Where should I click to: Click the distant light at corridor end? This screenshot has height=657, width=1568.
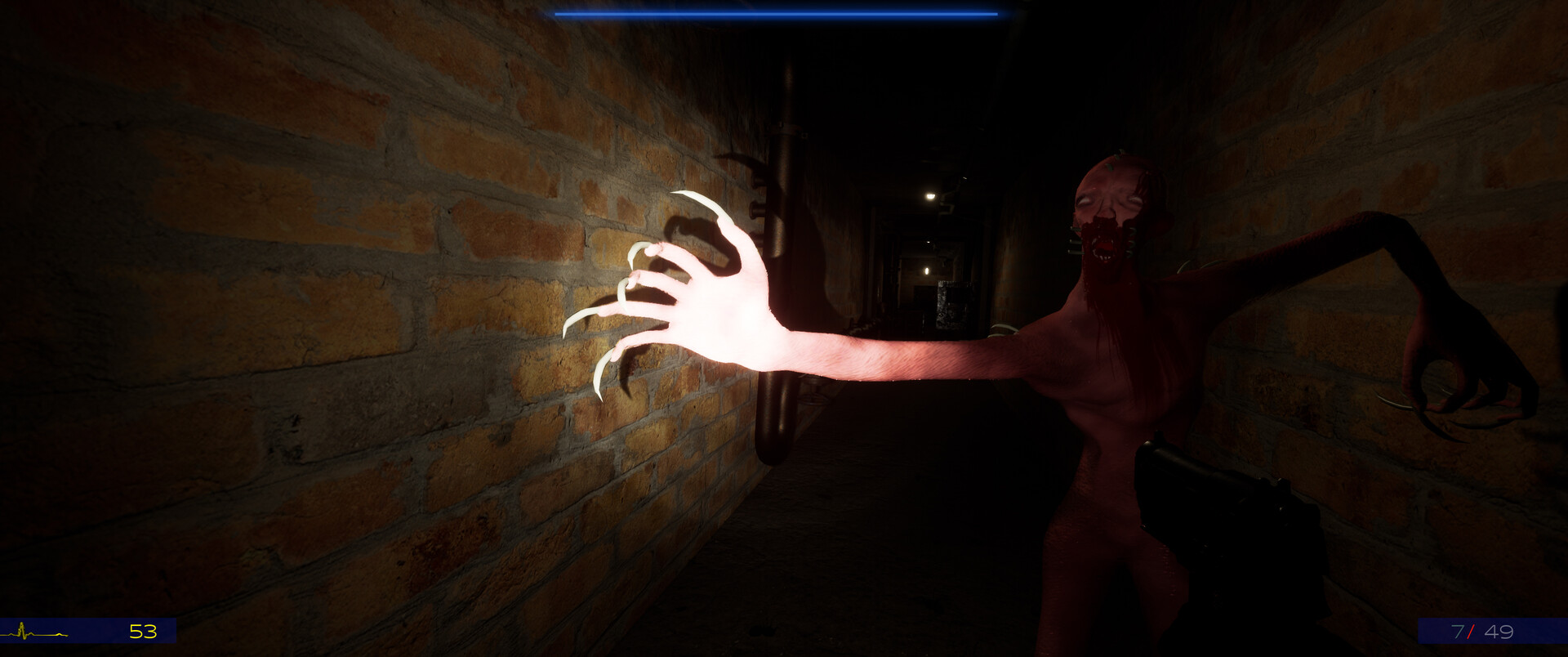pos(925,270)
